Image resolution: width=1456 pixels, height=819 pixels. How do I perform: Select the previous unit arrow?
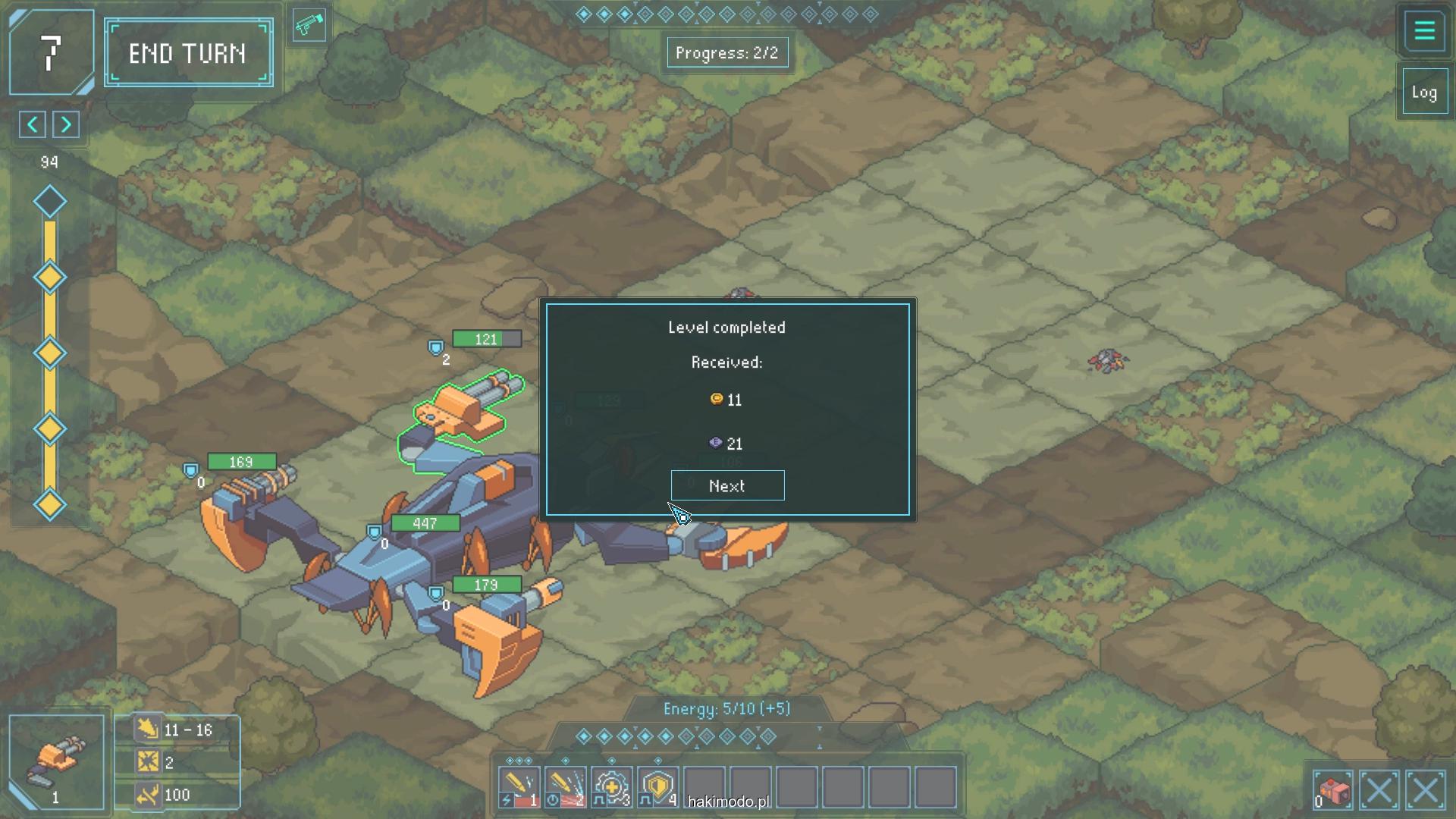point(33,124)
